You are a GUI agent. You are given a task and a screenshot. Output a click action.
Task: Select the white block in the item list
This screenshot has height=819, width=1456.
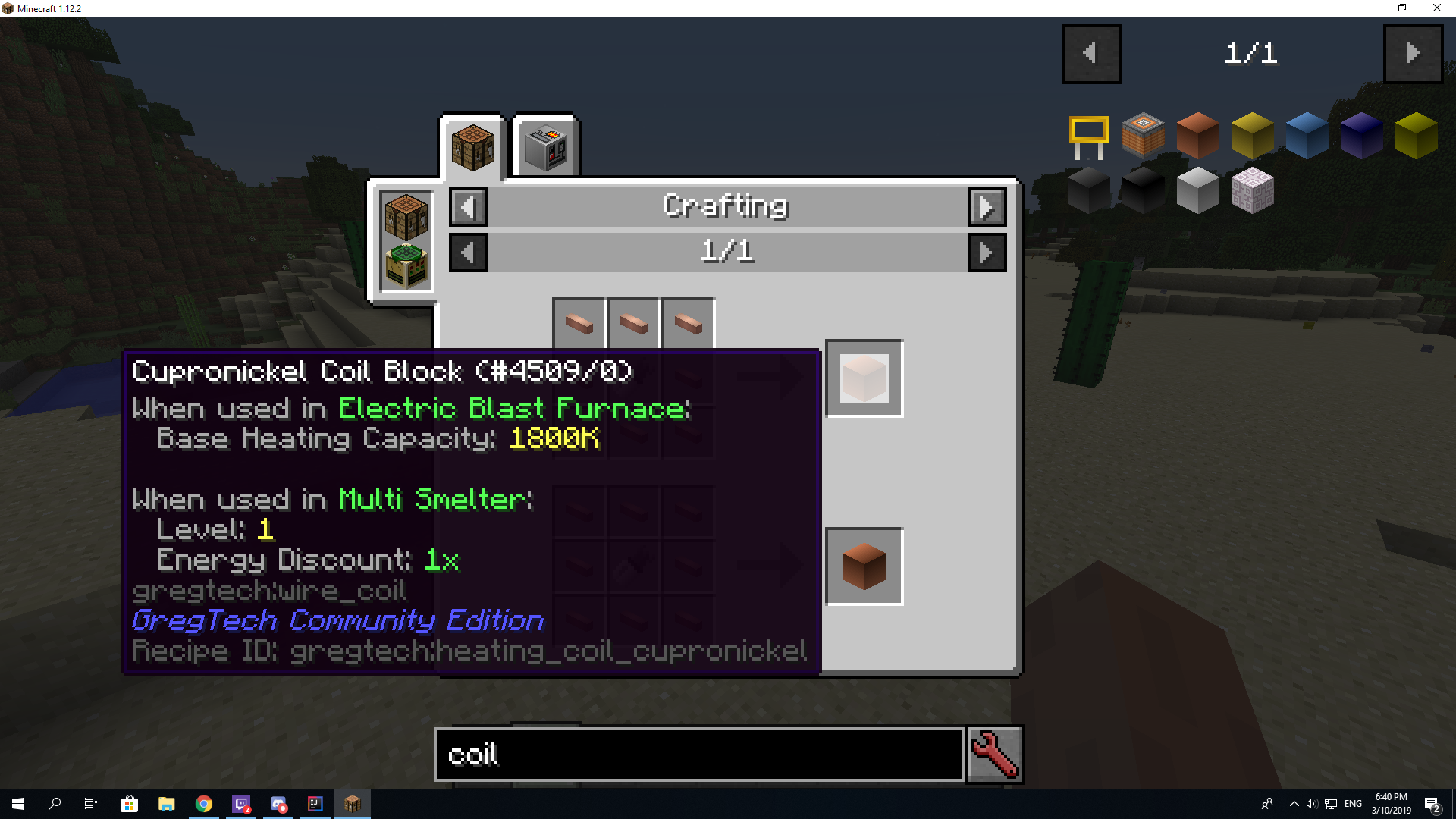click(1198, 190)
